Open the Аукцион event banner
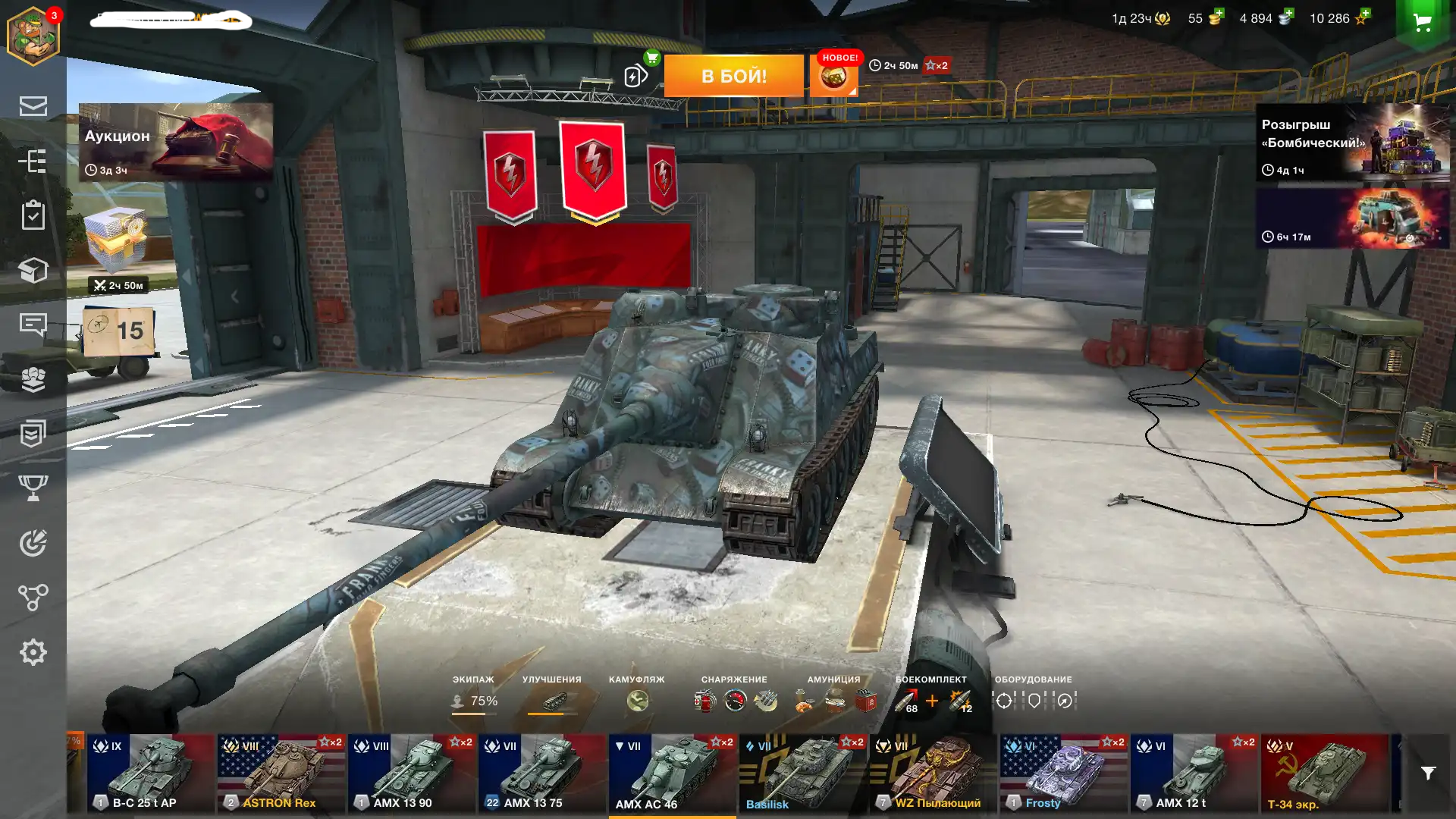Viewport: 1456px width, 819px height. pyautogui.click(x=175, y=142)
